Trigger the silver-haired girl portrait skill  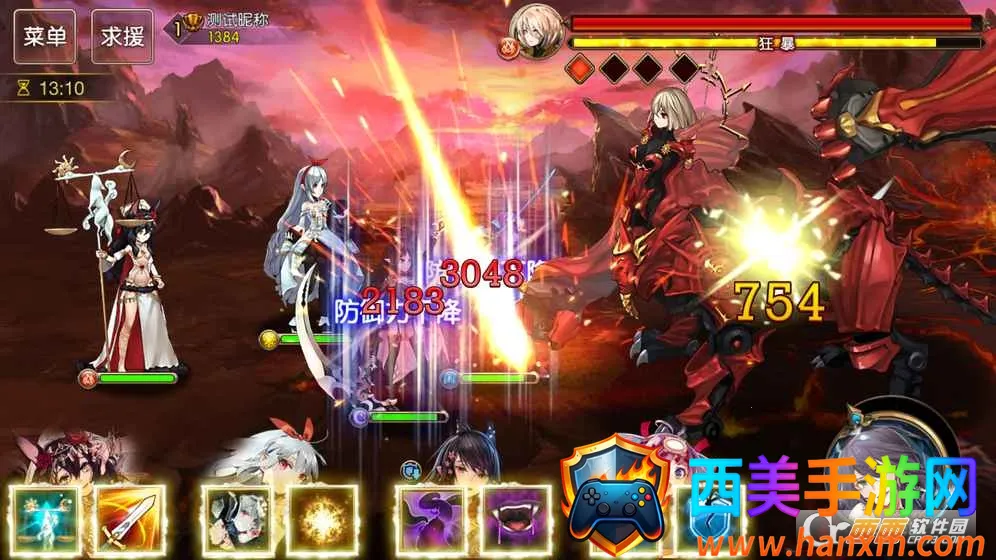pos(236,520)
